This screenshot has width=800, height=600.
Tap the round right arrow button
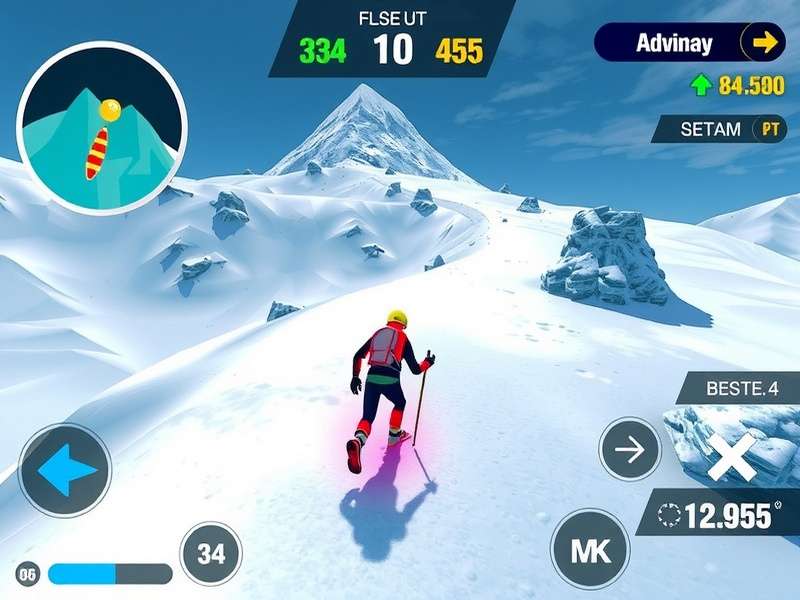[630, 450]
